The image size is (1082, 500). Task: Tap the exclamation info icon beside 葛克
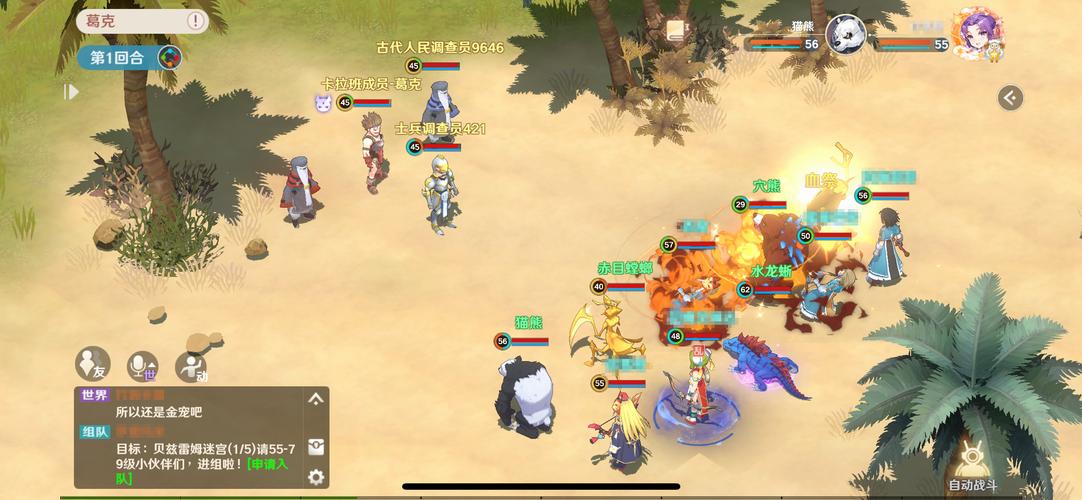tap(195, 20)
